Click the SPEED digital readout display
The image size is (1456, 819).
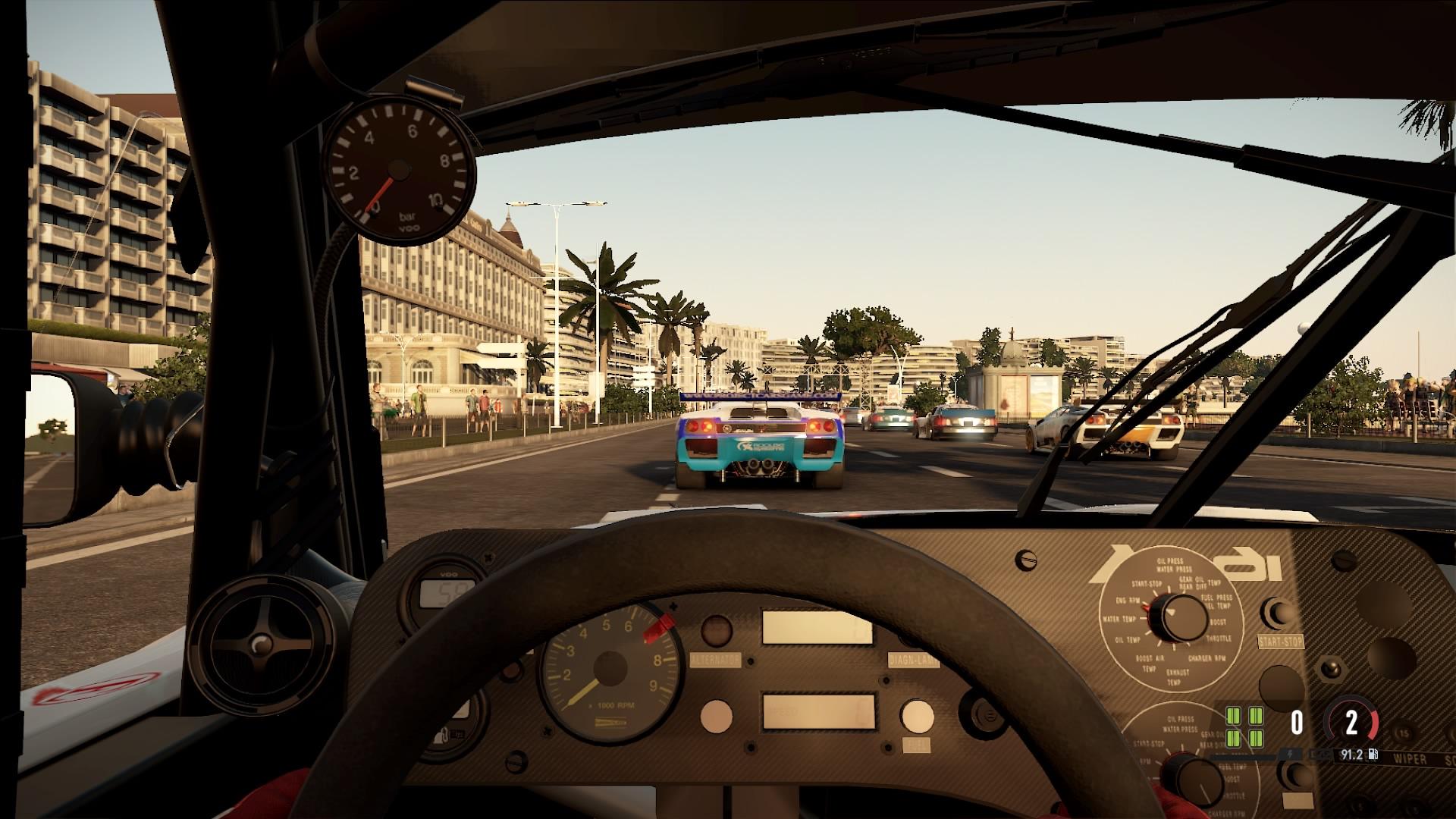818,713
